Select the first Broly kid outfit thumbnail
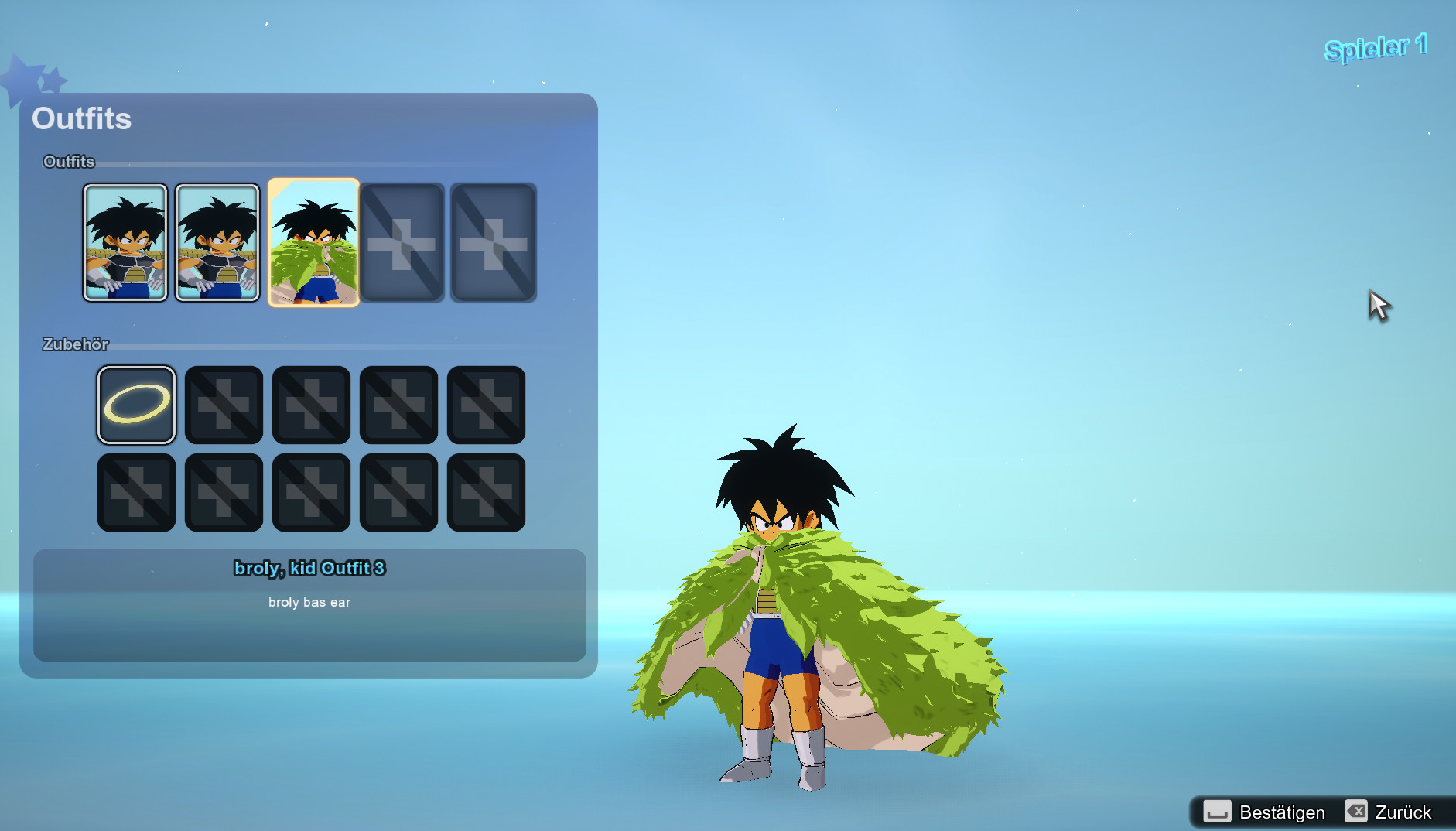 [x=125, y=242]
